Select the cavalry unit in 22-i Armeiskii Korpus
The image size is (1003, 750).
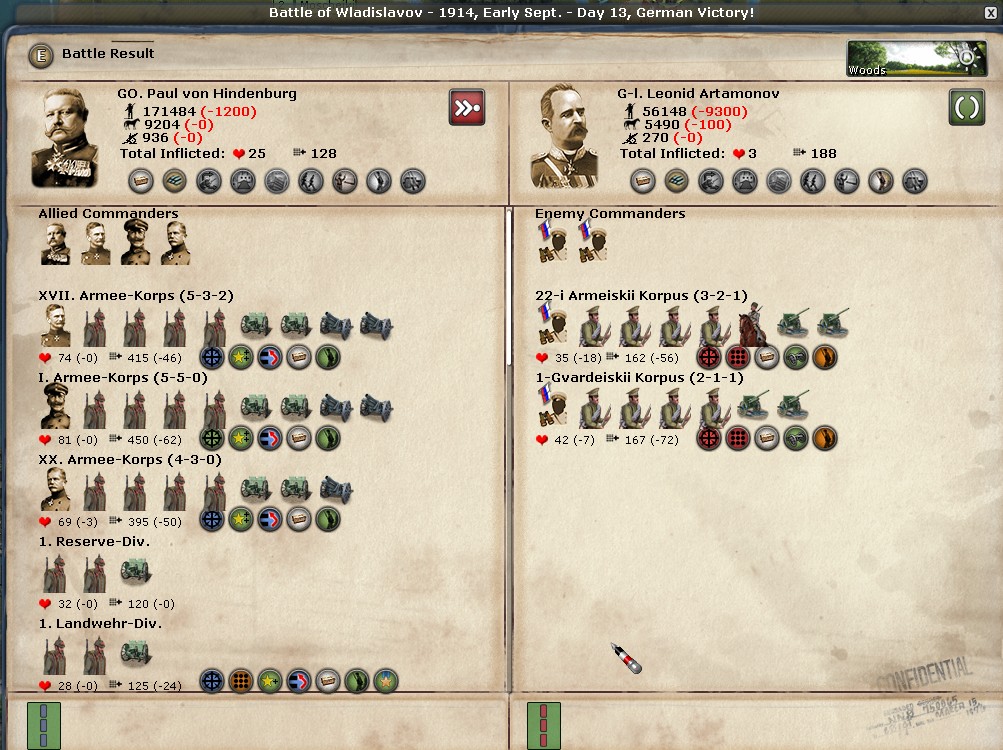[753, 326]
